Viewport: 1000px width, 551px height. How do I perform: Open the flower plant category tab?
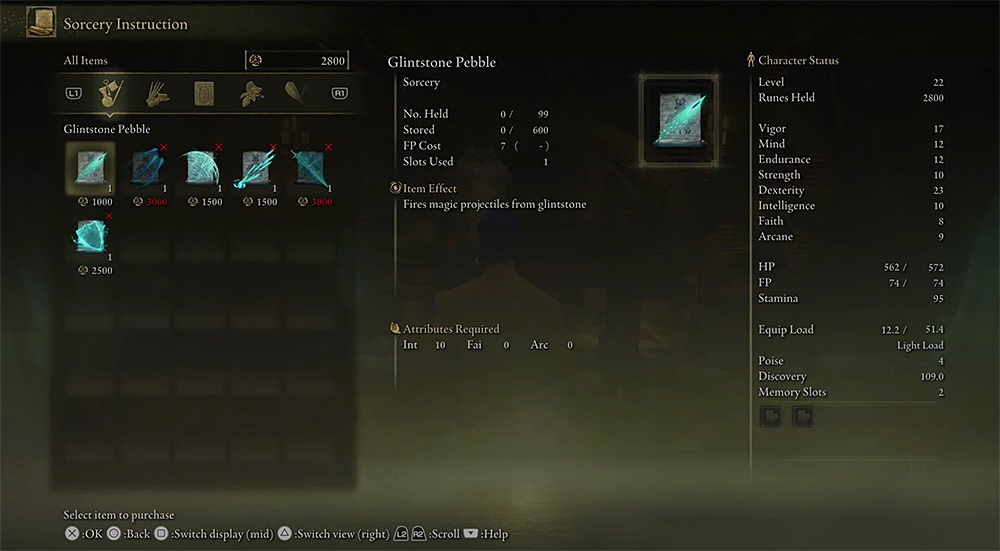pos(250,94)
